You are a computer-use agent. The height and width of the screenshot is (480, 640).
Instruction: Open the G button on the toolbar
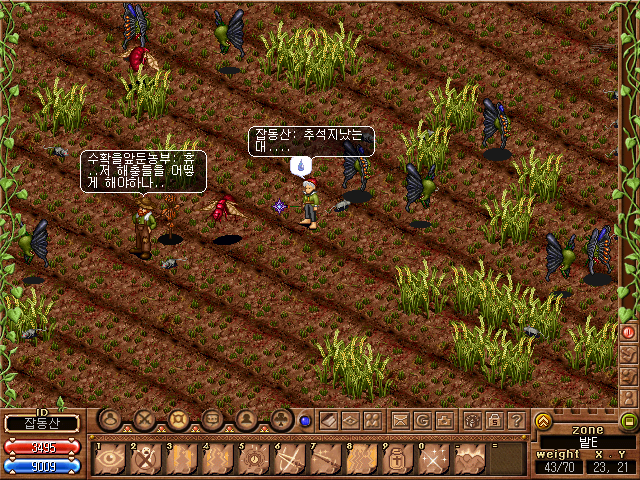coord(423,421)
